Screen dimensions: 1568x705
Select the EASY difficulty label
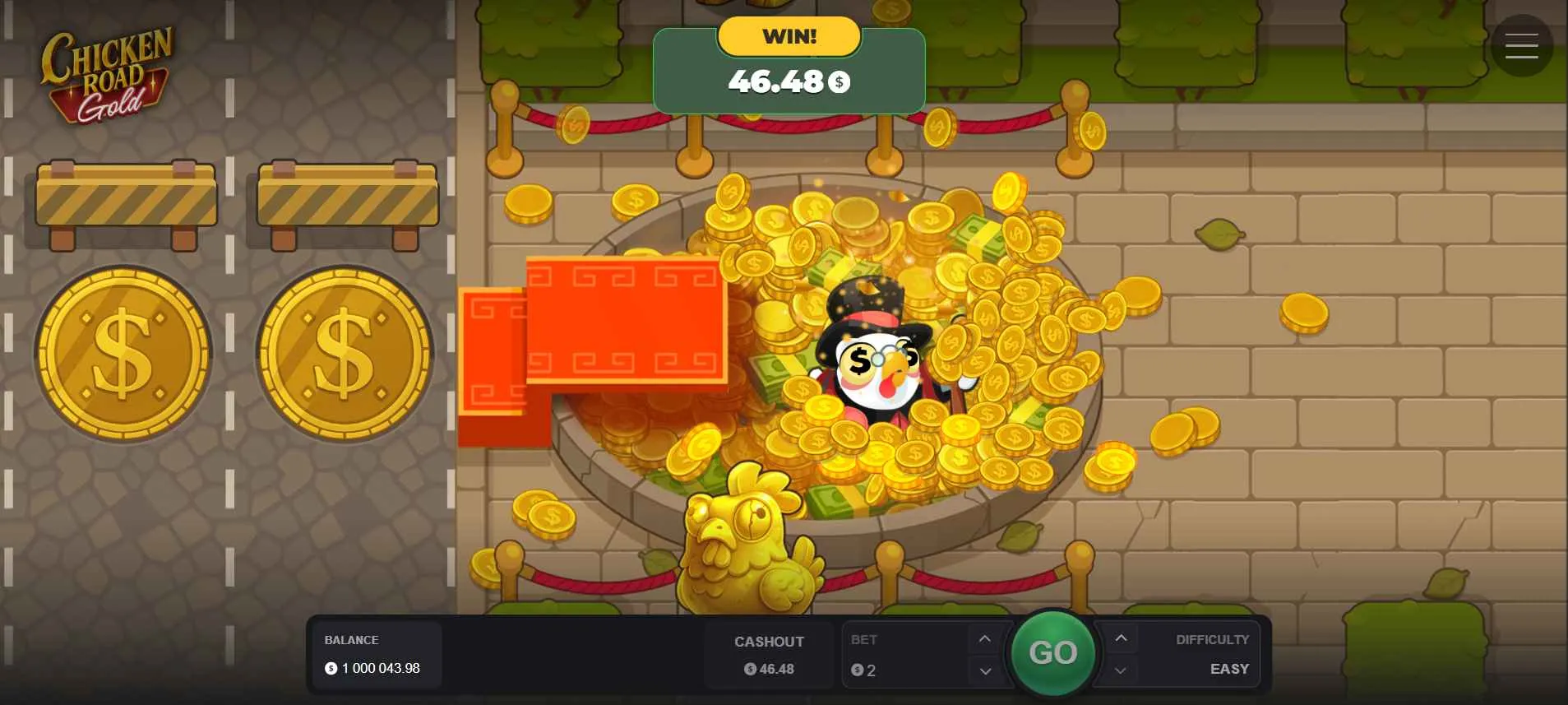click(1228, 669)
